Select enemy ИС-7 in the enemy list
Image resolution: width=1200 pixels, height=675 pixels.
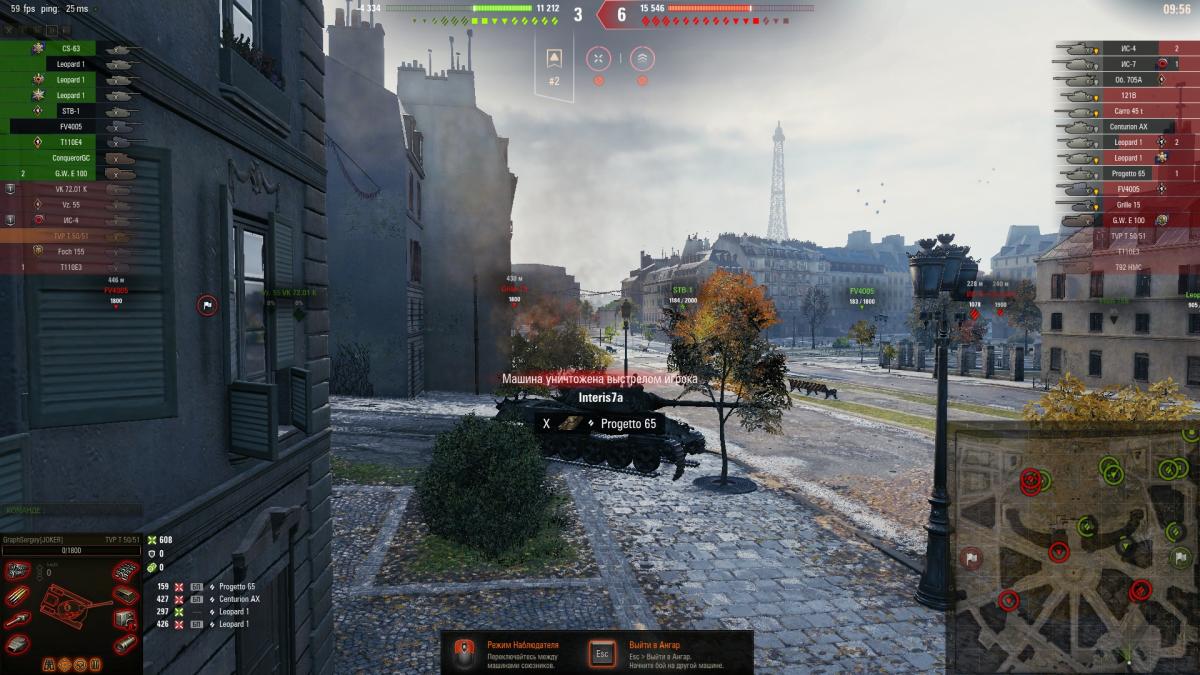pyautogui.click(x=1128, y=64)
